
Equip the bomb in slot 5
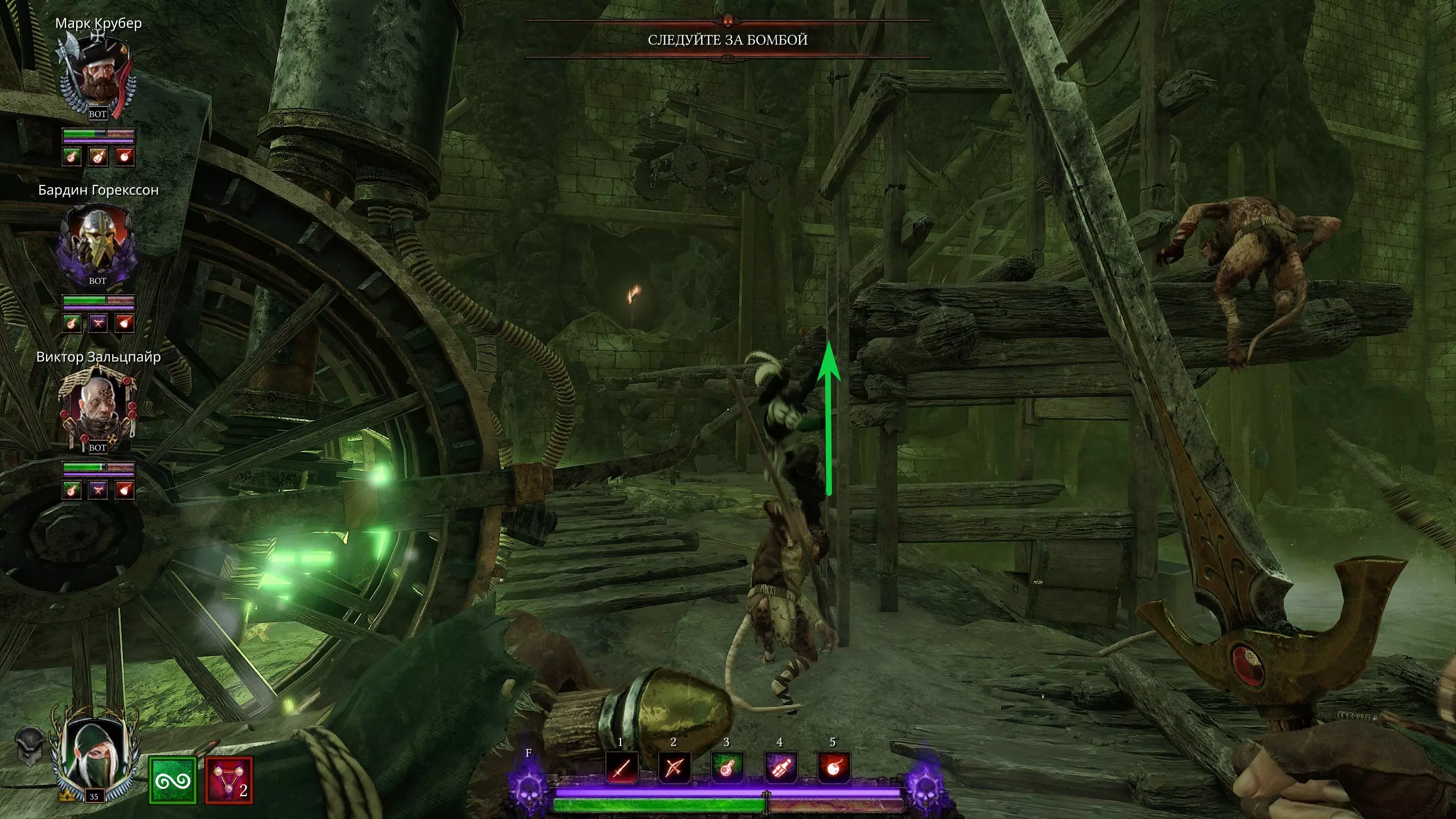pos(833,768)
